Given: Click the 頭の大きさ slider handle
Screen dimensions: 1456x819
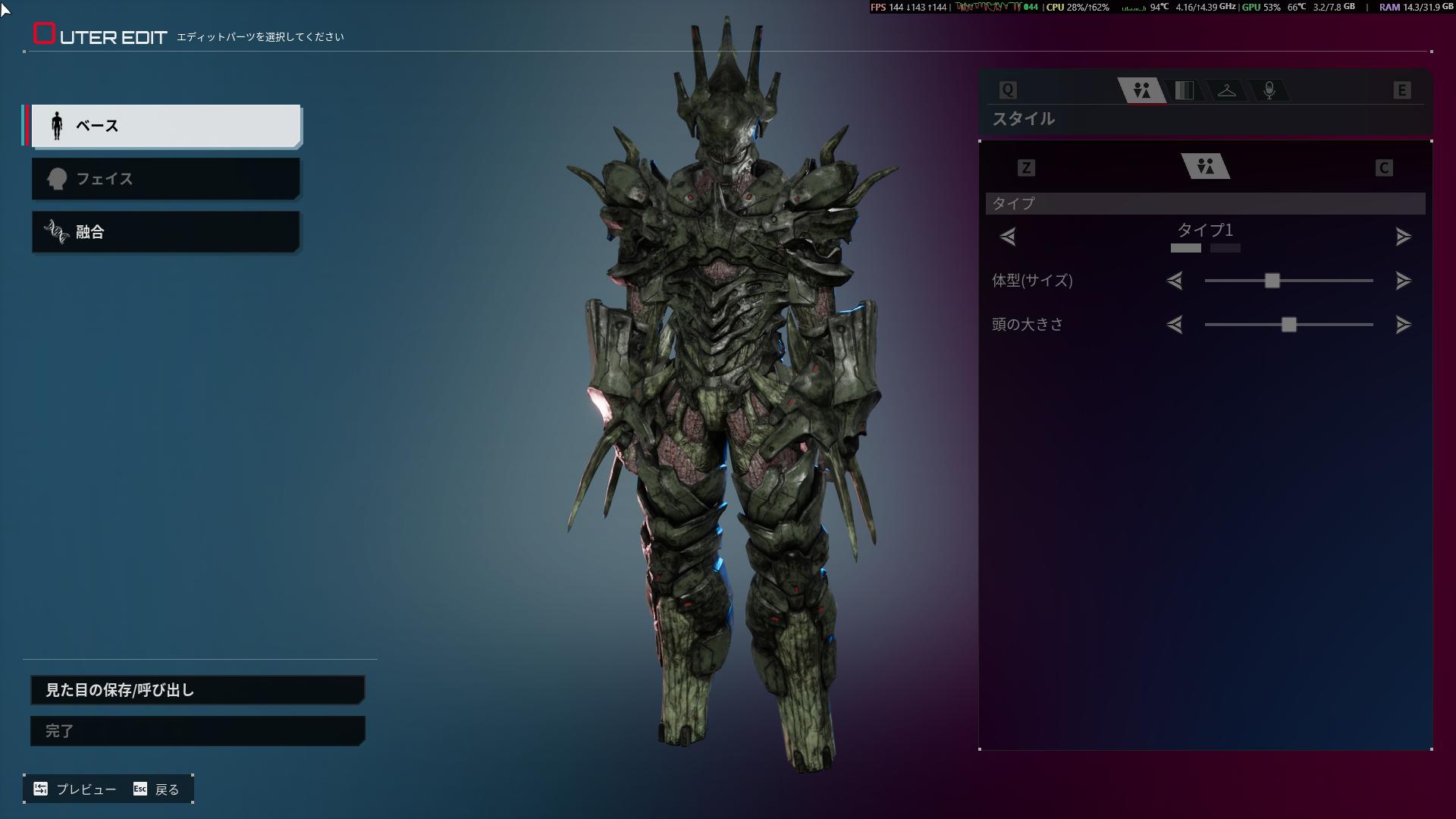Looking at the screenshot, I should (x=1288, y=325).
